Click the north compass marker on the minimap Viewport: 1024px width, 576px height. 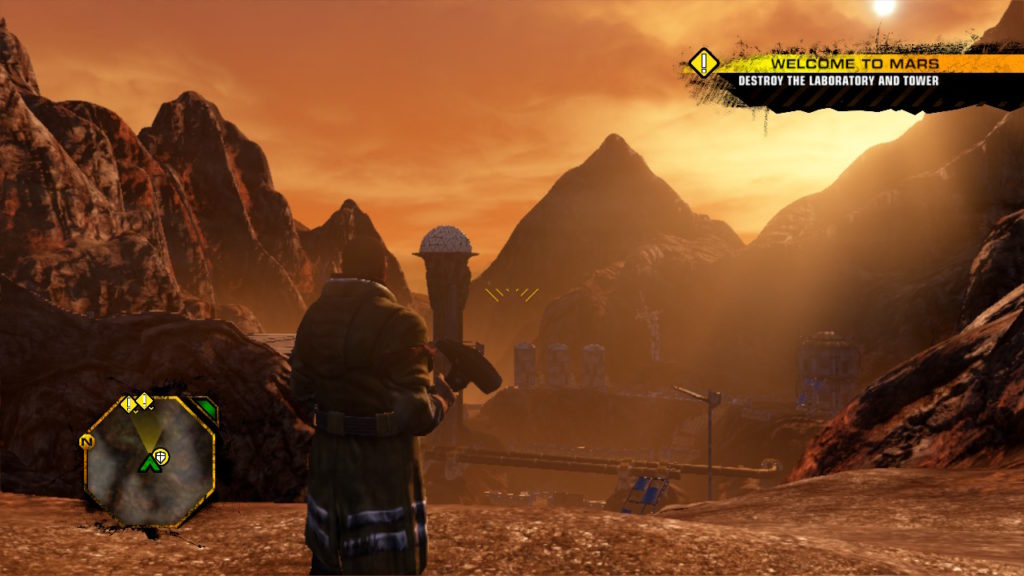[86, 440]
